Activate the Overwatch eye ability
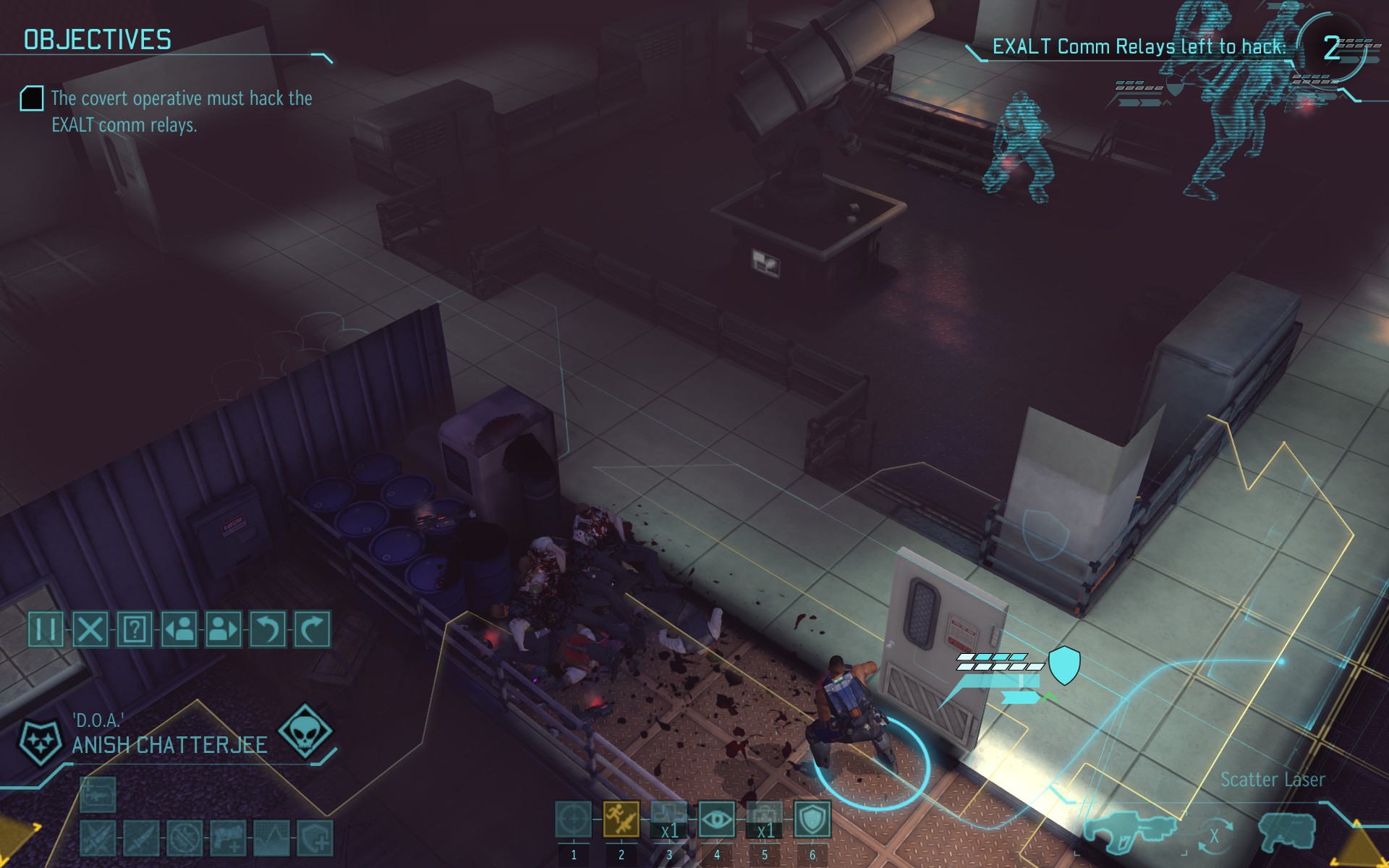The width and height of the screenshot is (1389, 868). pyautogui.click(x=716, y=820)
